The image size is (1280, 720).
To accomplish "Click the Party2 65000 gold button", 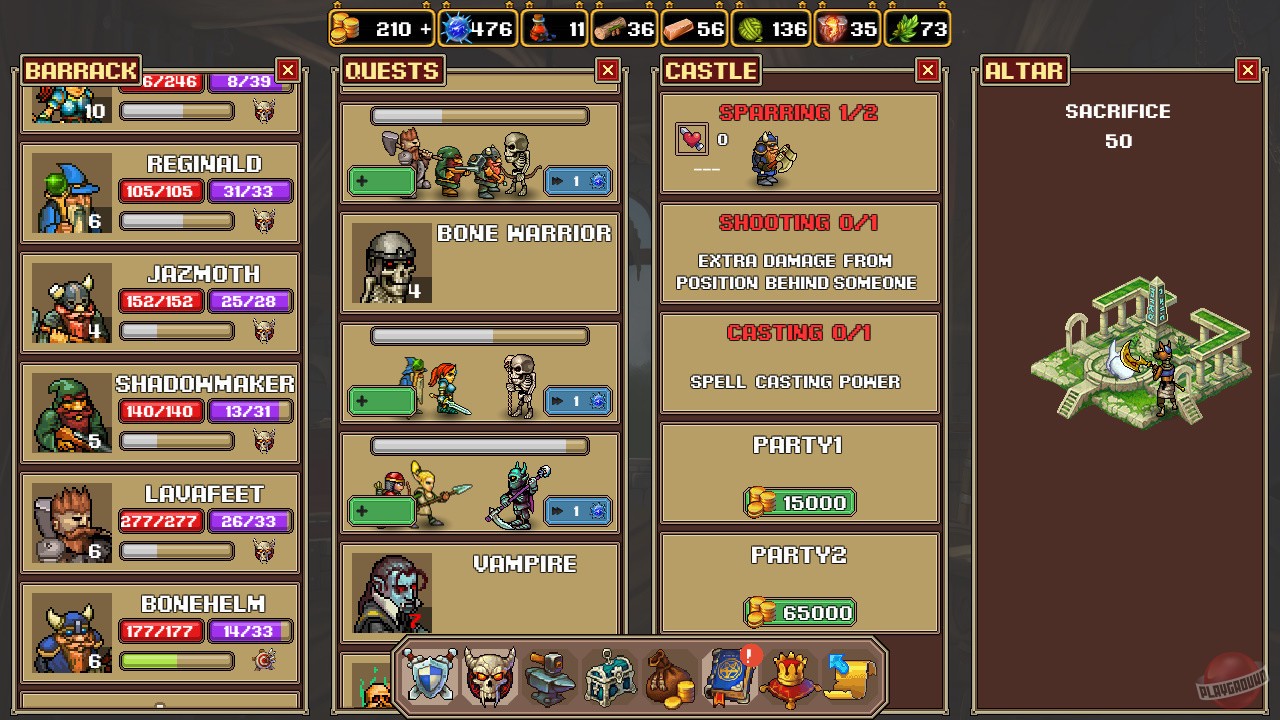I will pos(799,612).
